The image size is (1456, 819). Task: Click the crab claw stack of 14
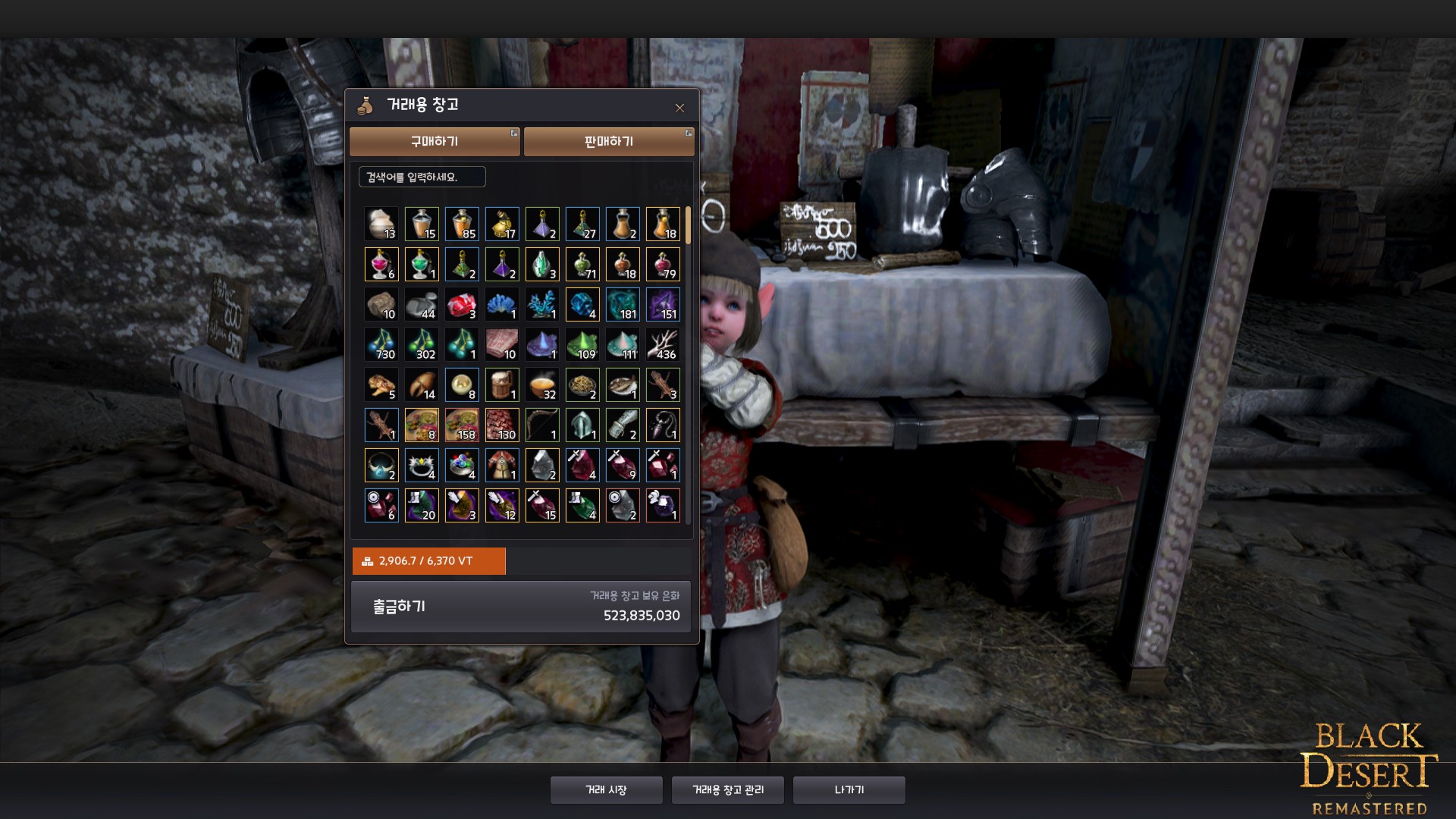(x=422, y=385)
